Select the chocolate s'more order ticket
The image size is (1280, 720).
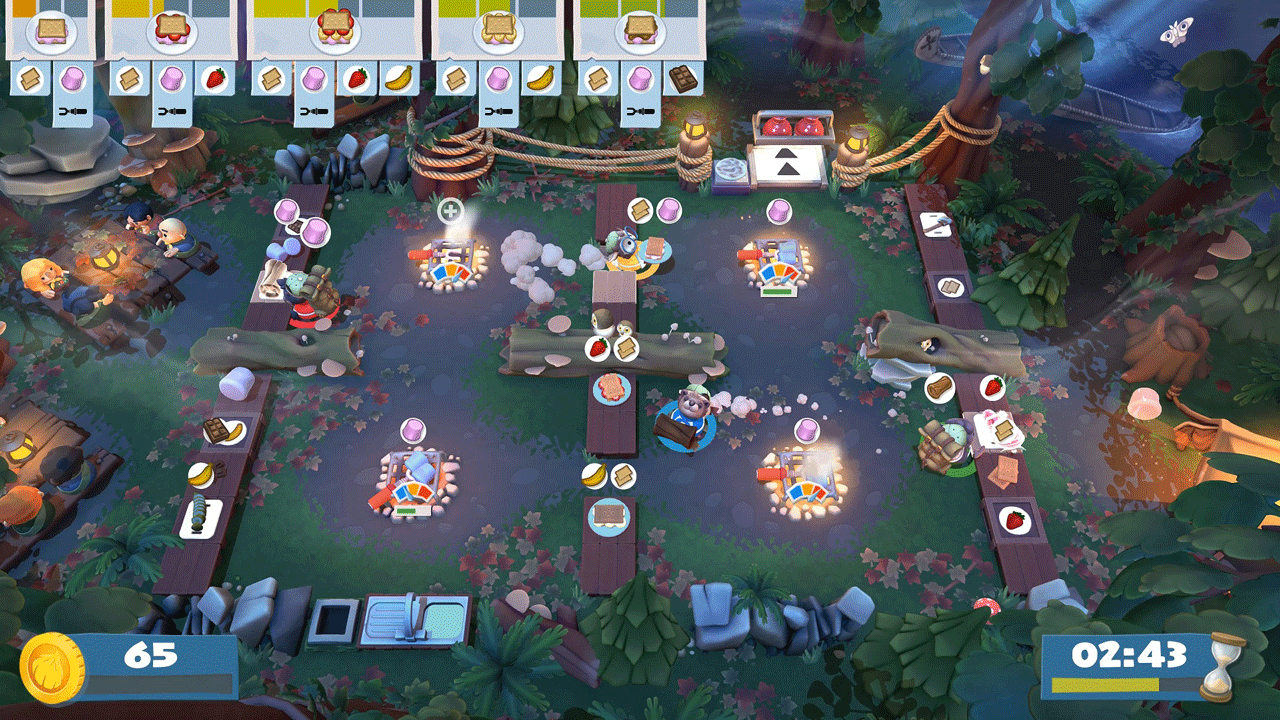pyautogui.click(x=640, y=32)
